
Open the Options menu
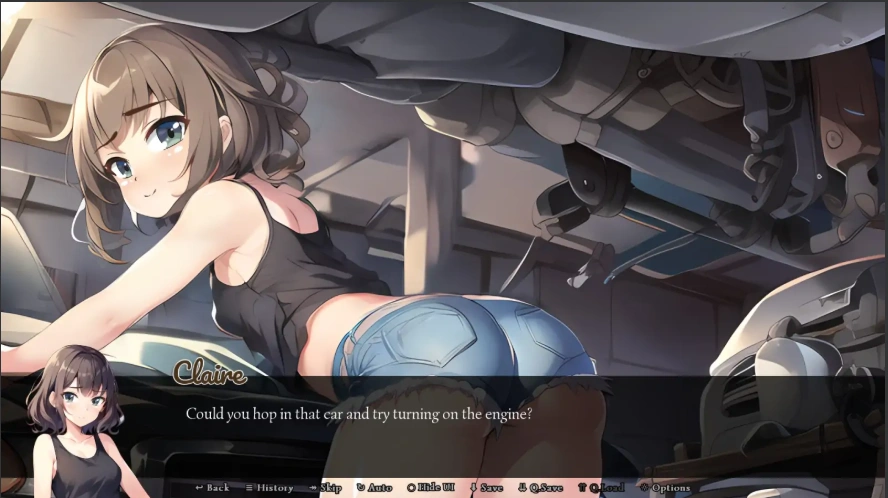pyautogui.click(x=666, y=488)
